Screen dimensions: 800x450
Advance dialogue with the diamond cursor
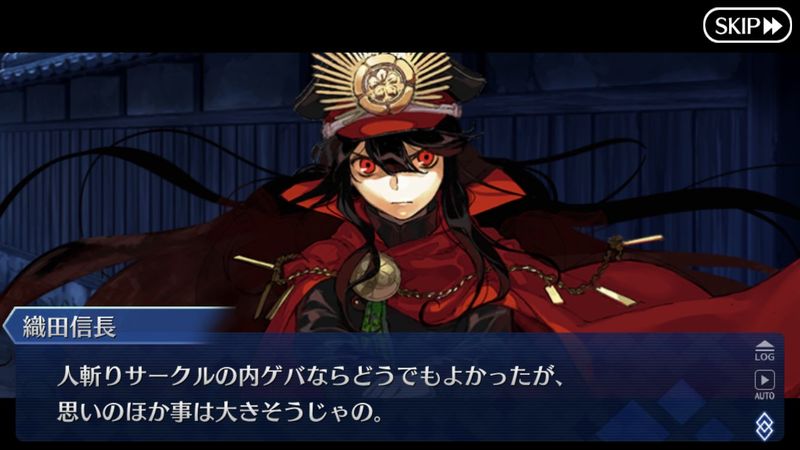click(764, 424)
